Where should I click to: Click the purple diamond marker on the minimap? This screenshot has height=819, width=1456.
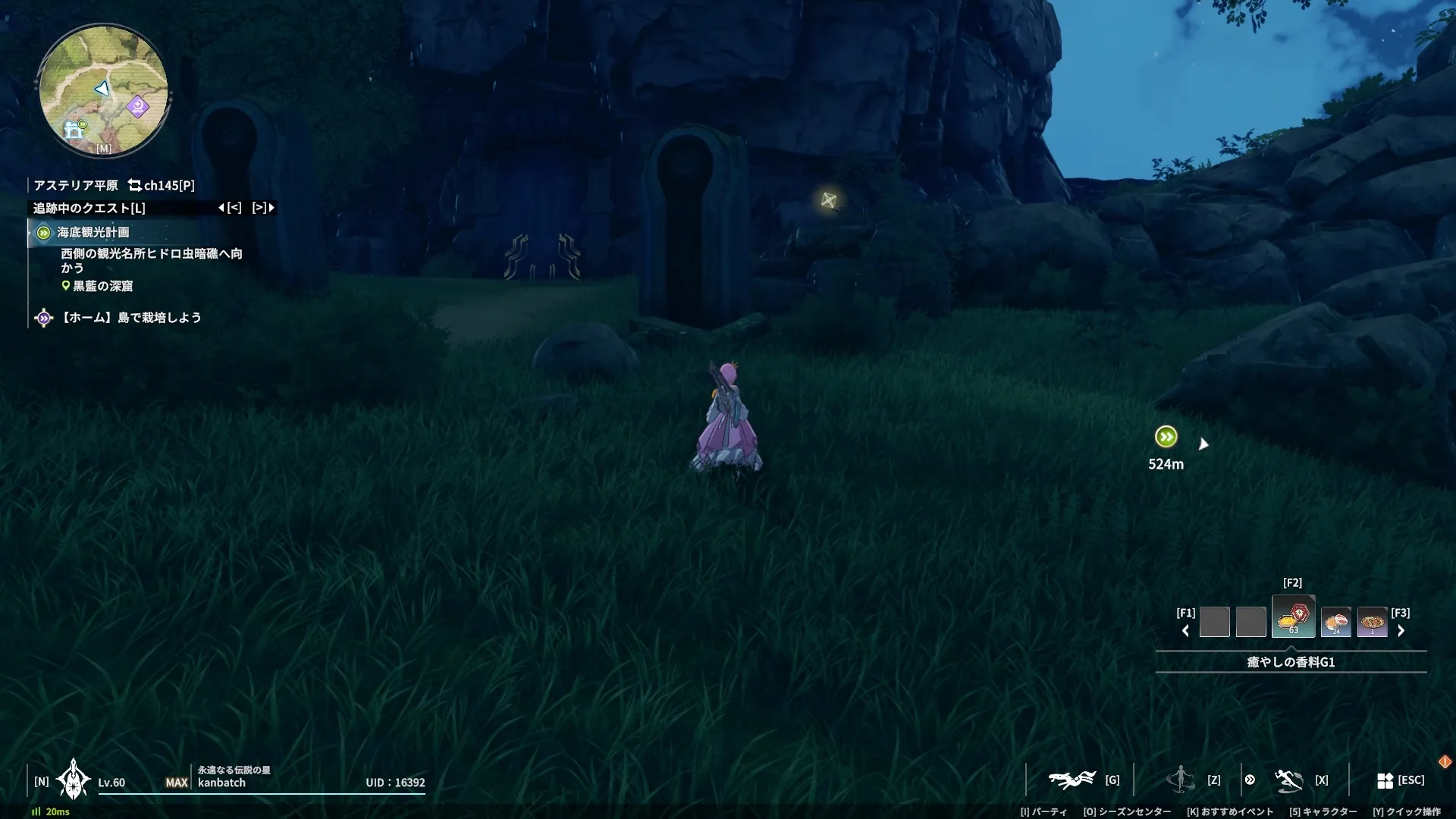(138, 106)
